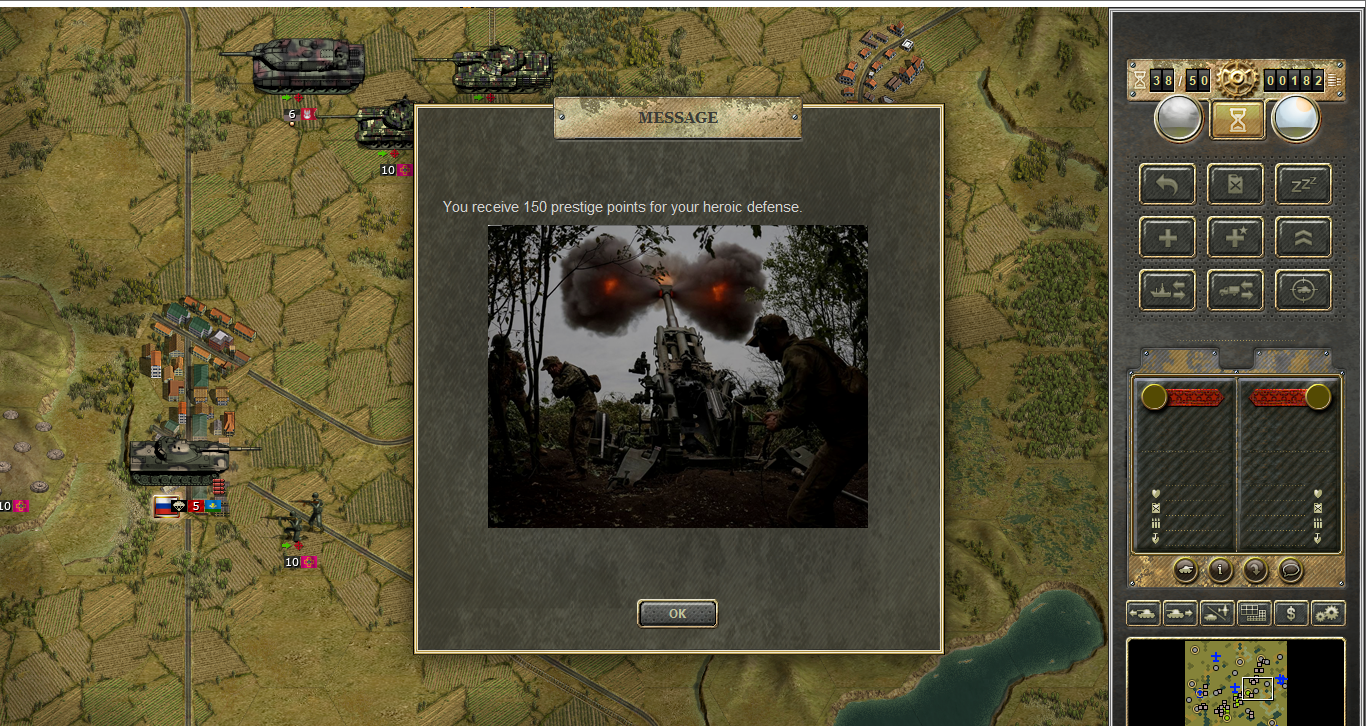Open the dollar sign purchase screen
Screen dimensions: 1366x726
1291,613
